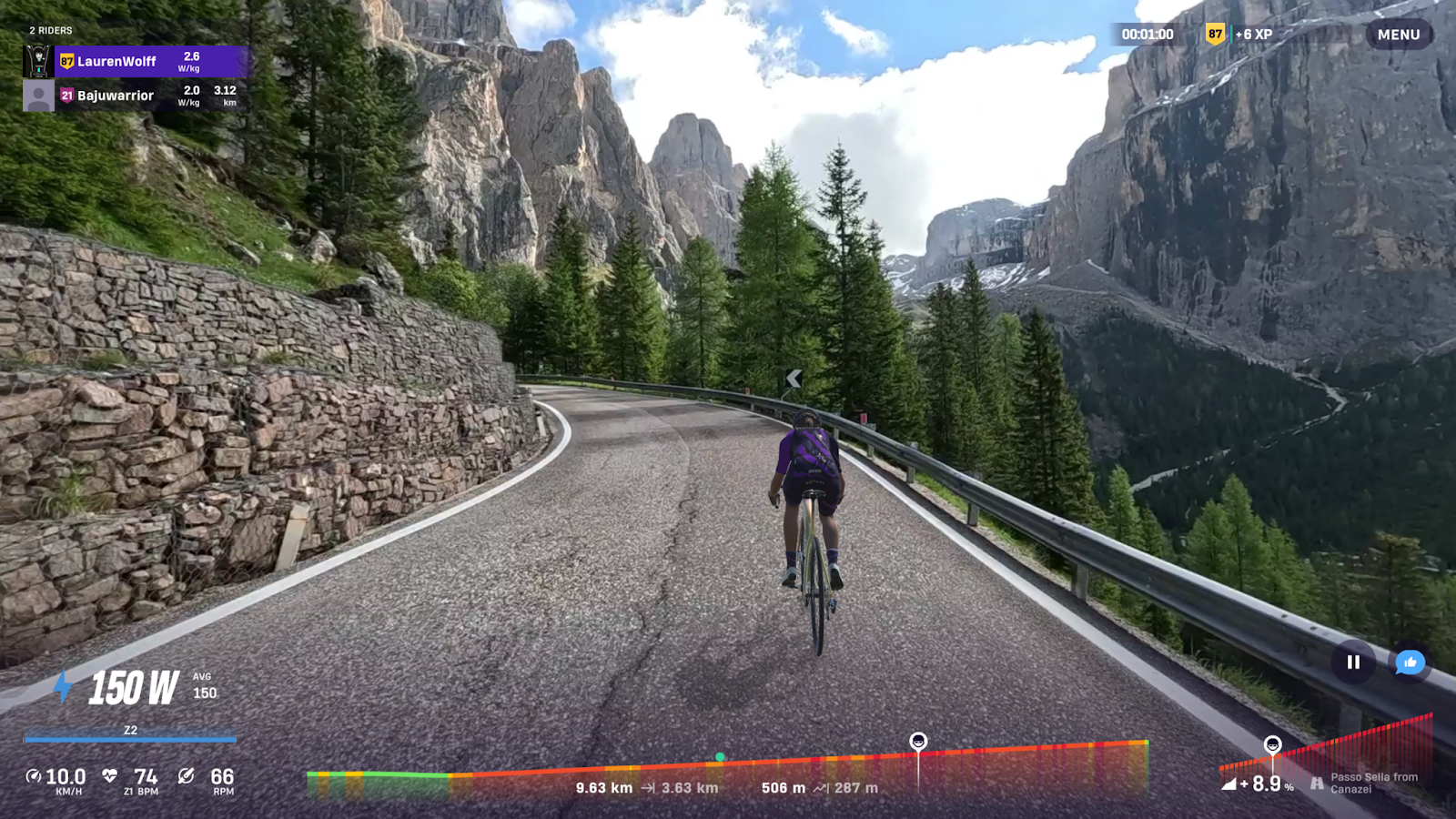Click the cadence icon next to 66 RPM

click(x=185, y=776)
